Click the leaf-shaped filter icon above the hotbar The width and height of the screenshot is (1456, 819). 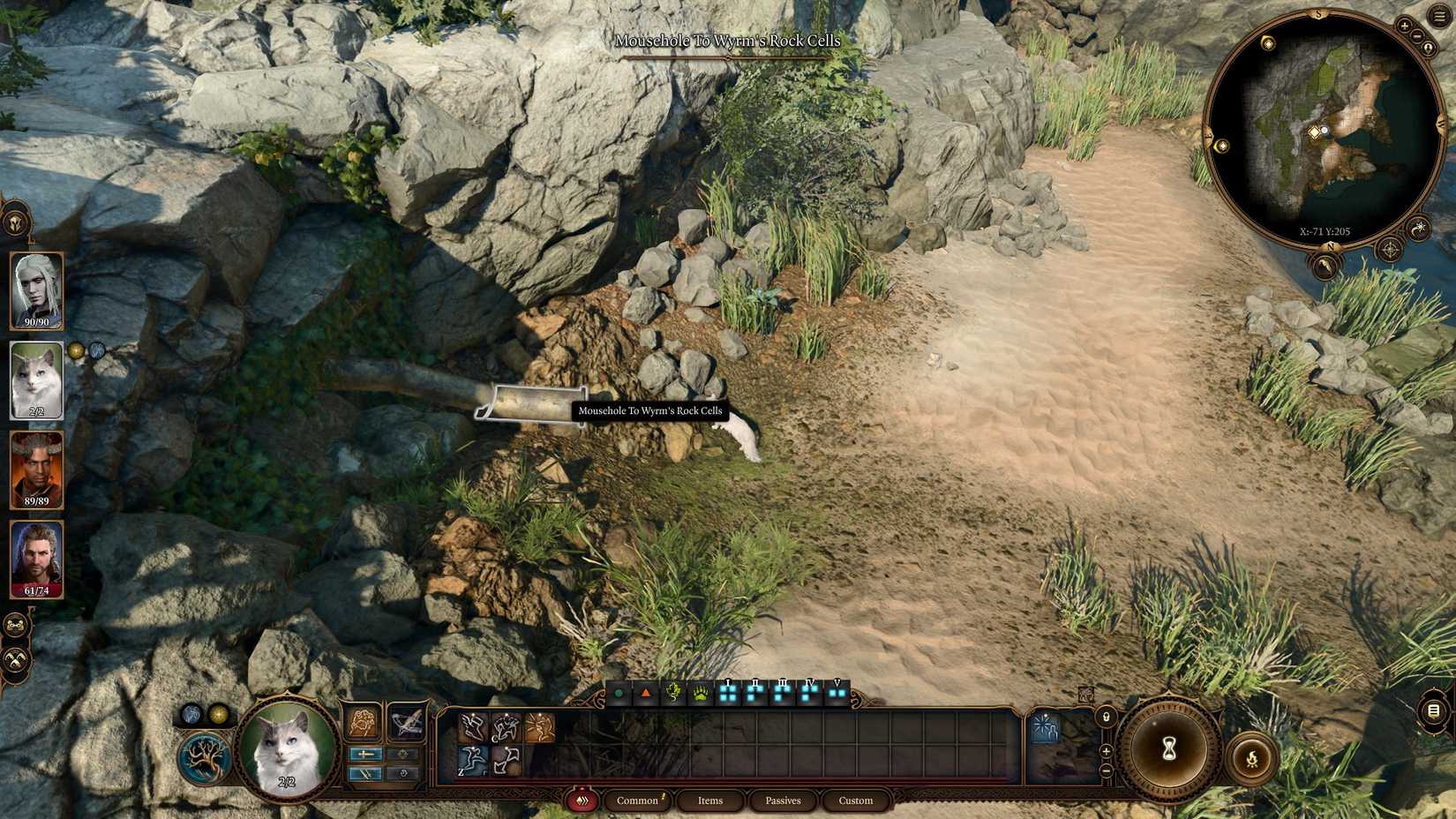[x=672, y=693]
